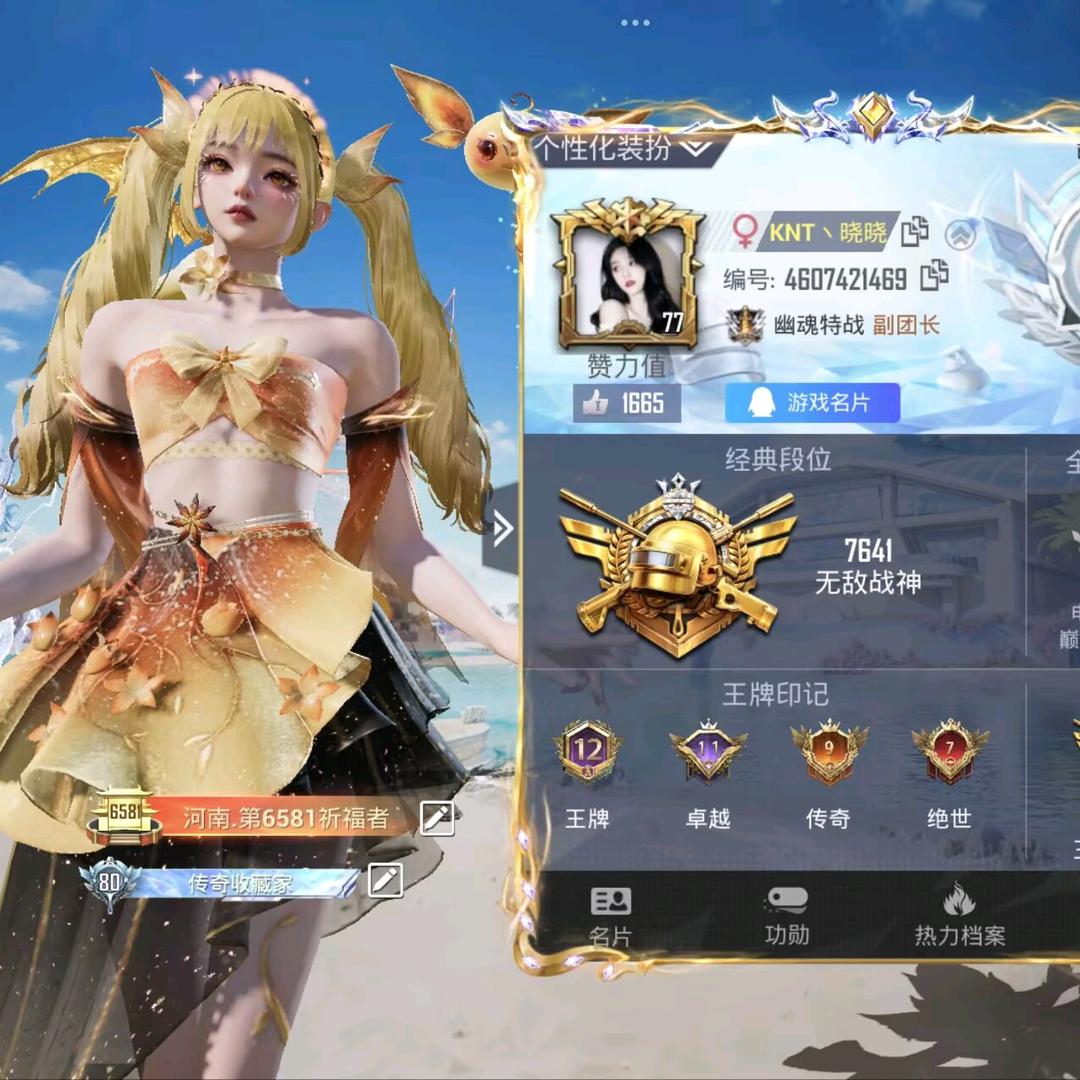Image resolution: width=1080 pixels, height=1080 pixels.
Task: Collapse panel with the side arrow
Action: click(x=501, y=528)
